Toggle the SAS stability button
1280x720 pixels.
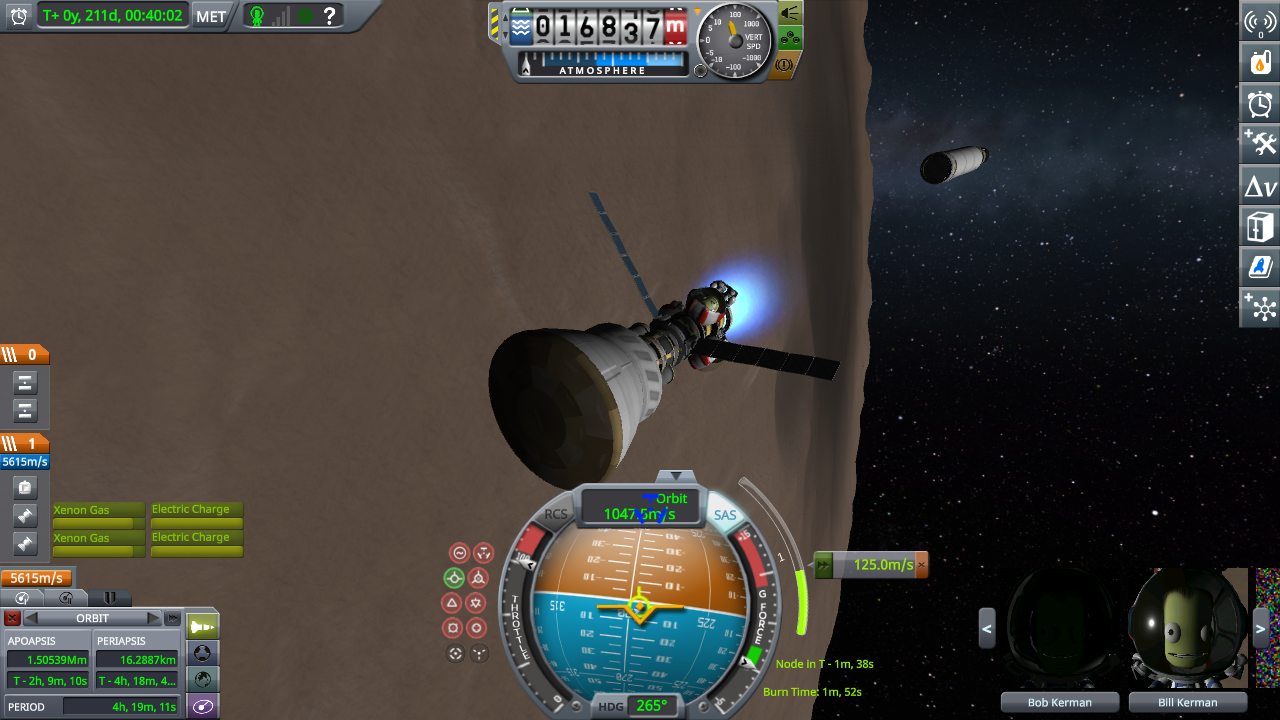click(x=725, y=516)
